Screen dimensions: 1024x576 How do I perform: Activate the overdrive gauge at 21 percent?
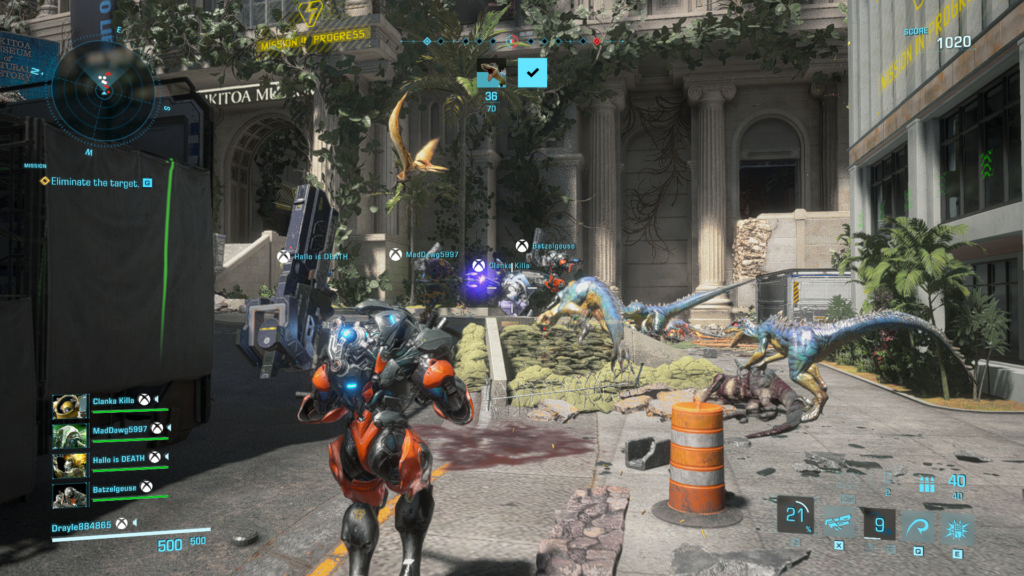click(796, 516)
